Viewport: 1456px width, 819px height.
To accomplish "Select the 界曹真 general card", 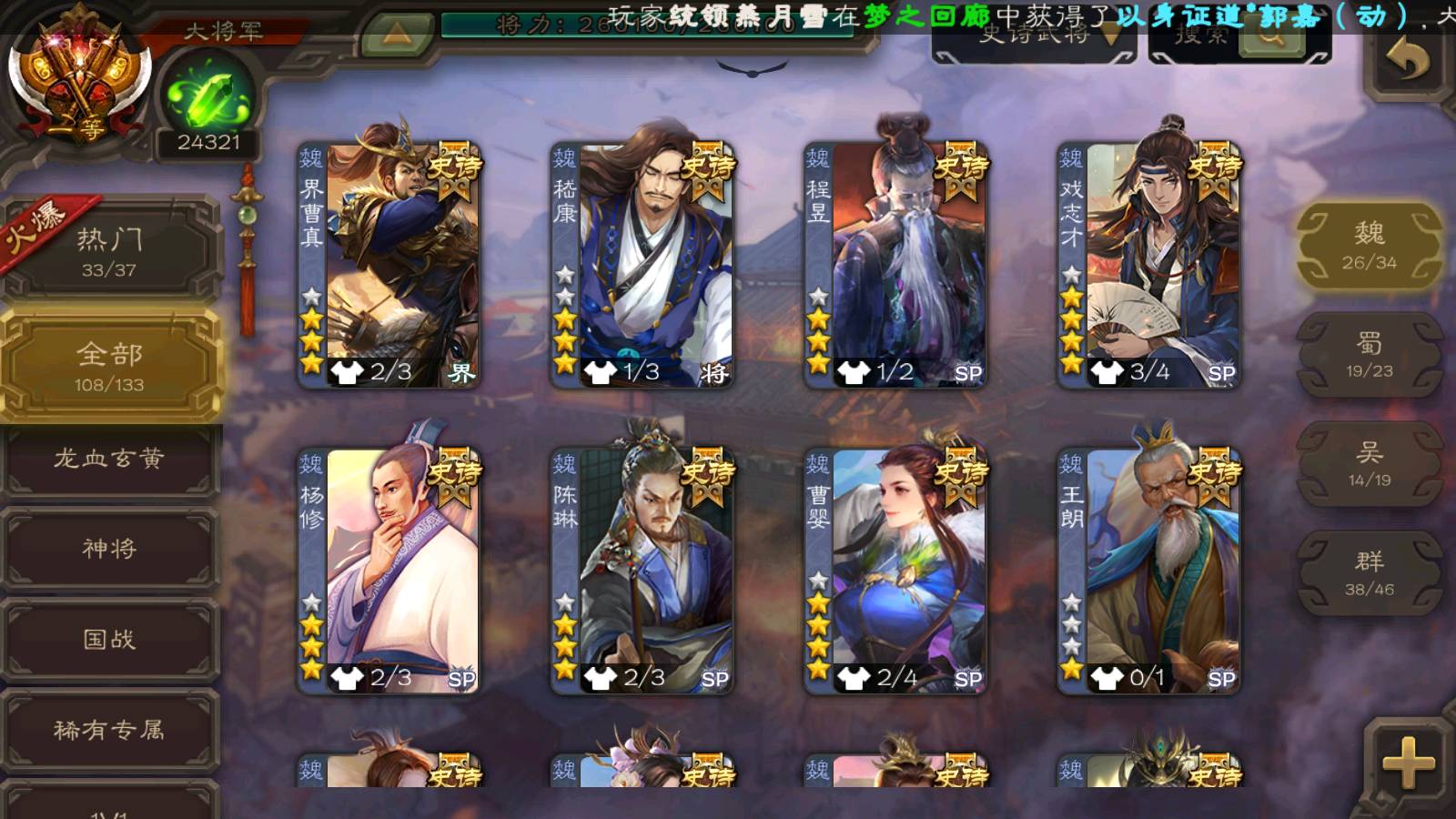I will tap(389, 264).
